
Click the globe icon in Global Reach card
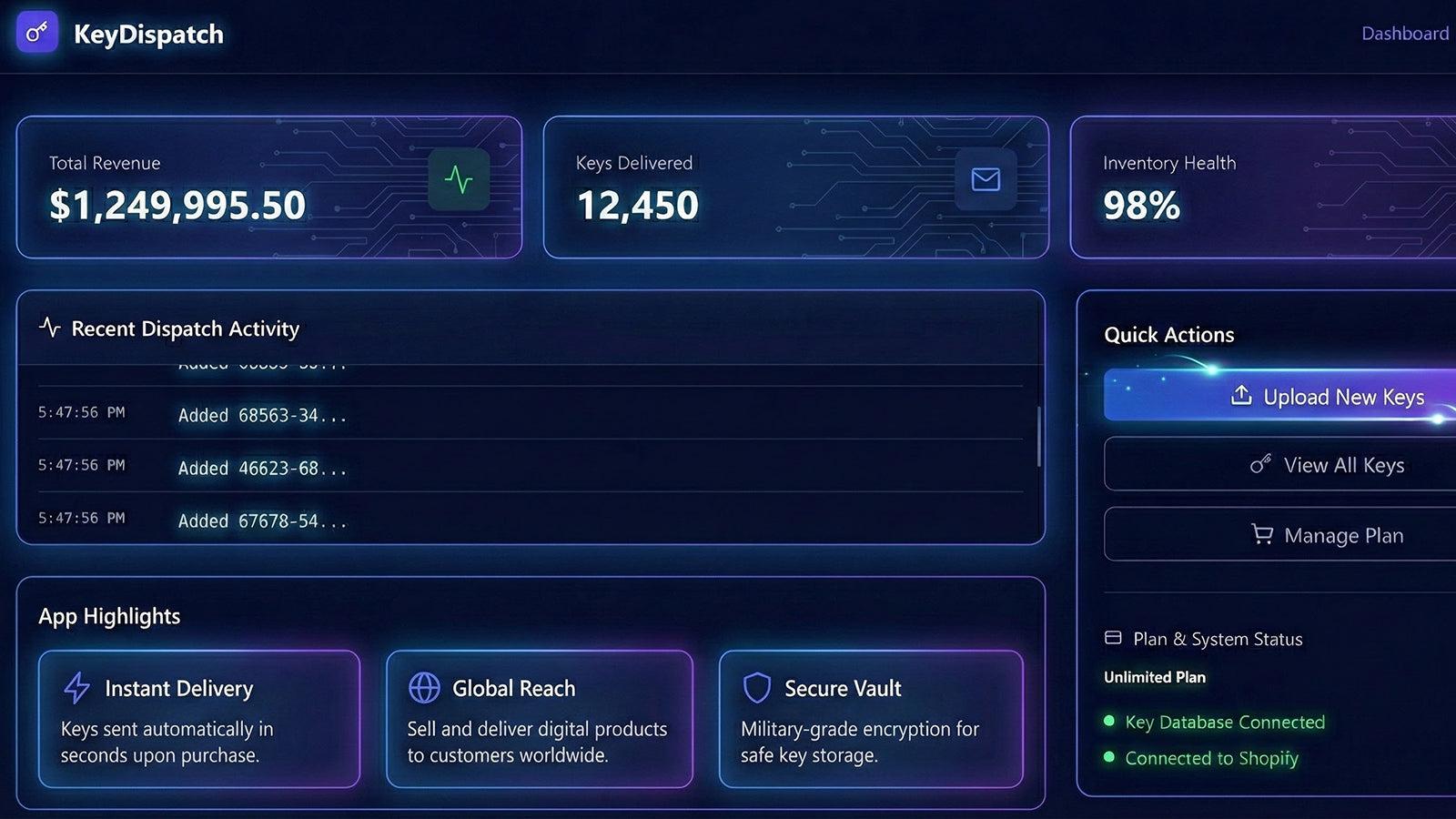426,688
